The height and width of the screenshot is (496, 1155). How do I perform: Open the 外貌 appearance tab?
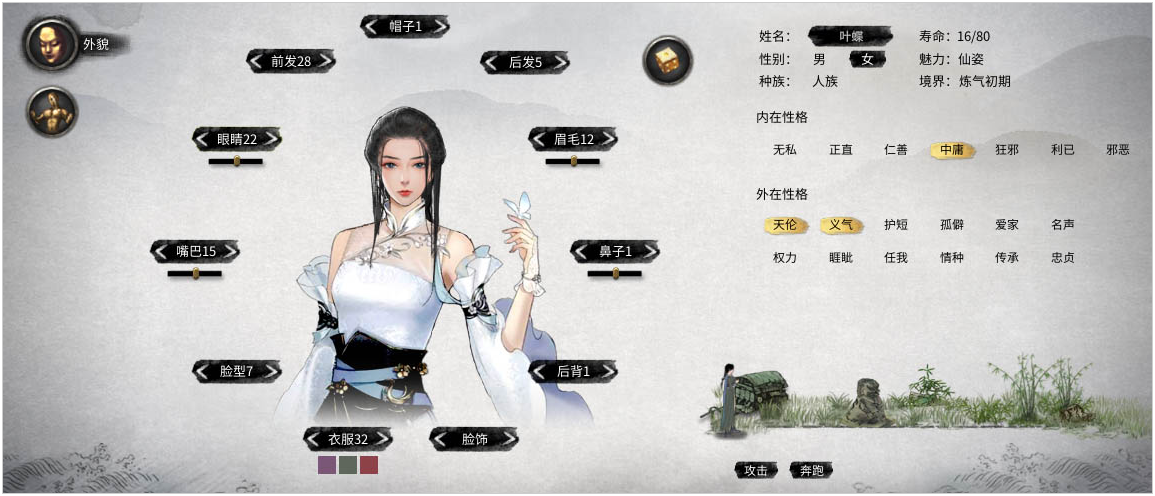(52, 44)
